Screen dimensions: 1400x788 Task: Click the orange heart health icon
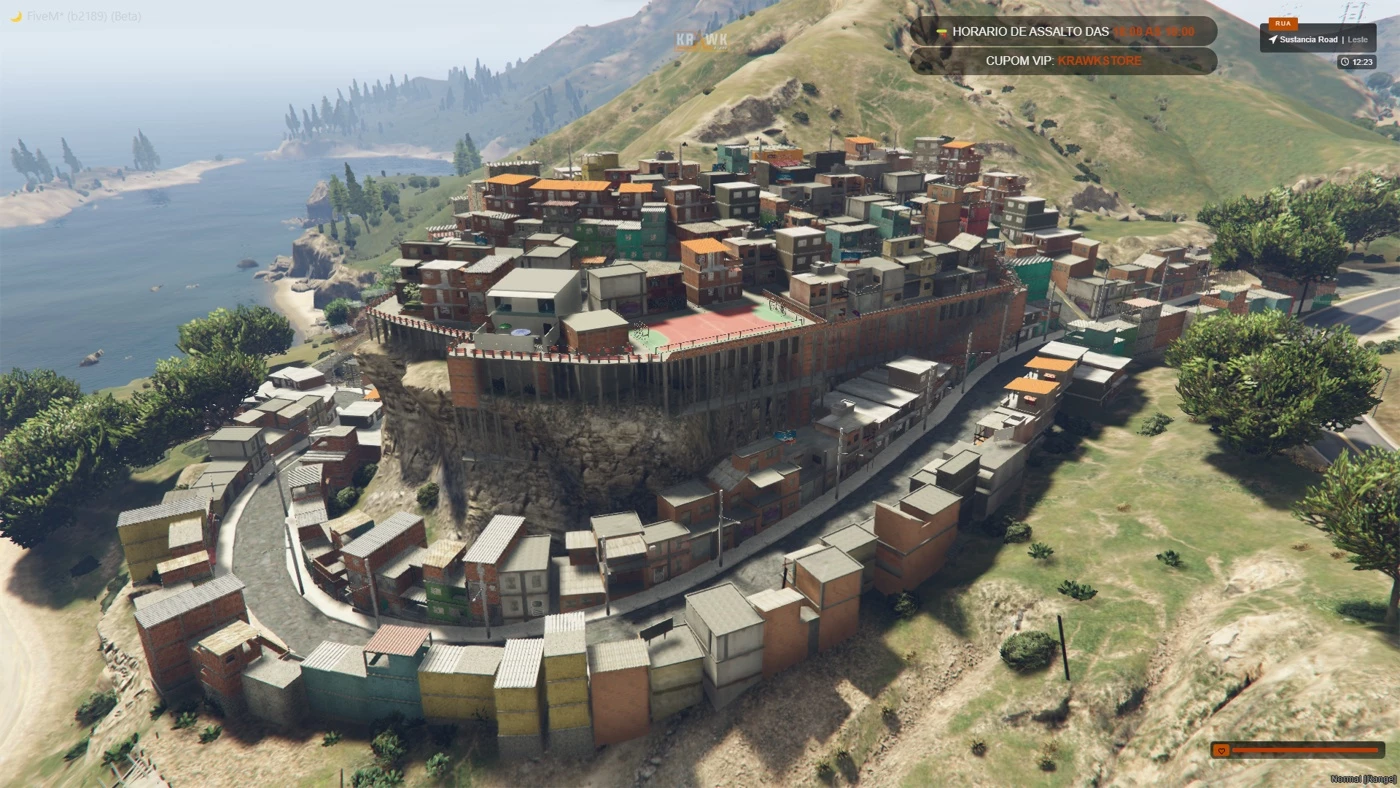tap(1221, 750)
